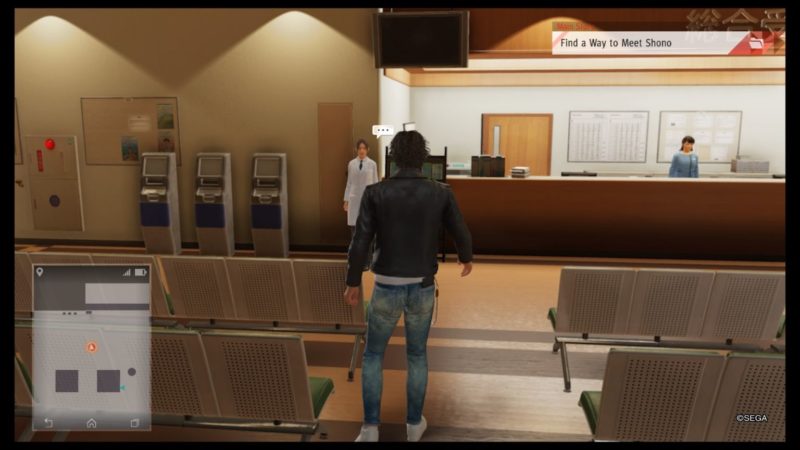Screen dimensions: 800x450
Task: Select the location pin icon on the minimap
Action: (40, 272)
